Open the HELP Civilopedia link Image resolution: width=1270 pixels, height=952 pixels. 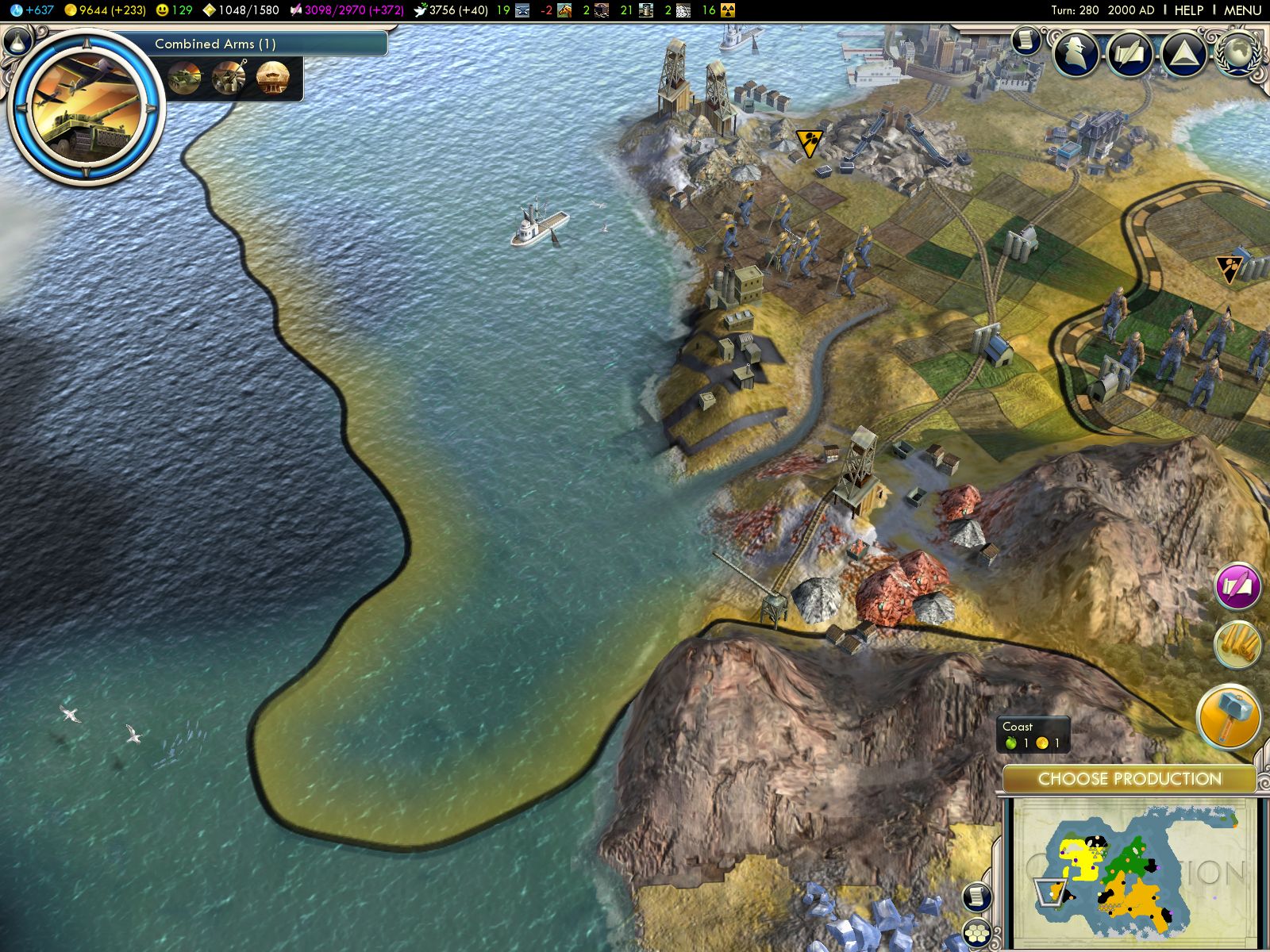point(1188,10)
